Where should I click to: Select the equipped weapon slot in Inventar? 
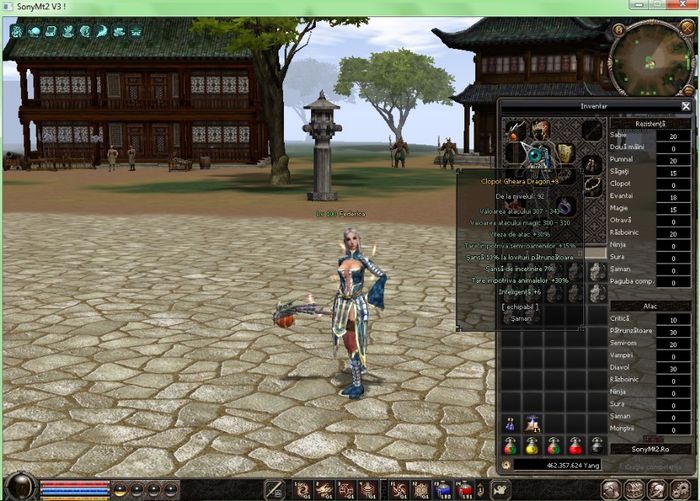516,130
